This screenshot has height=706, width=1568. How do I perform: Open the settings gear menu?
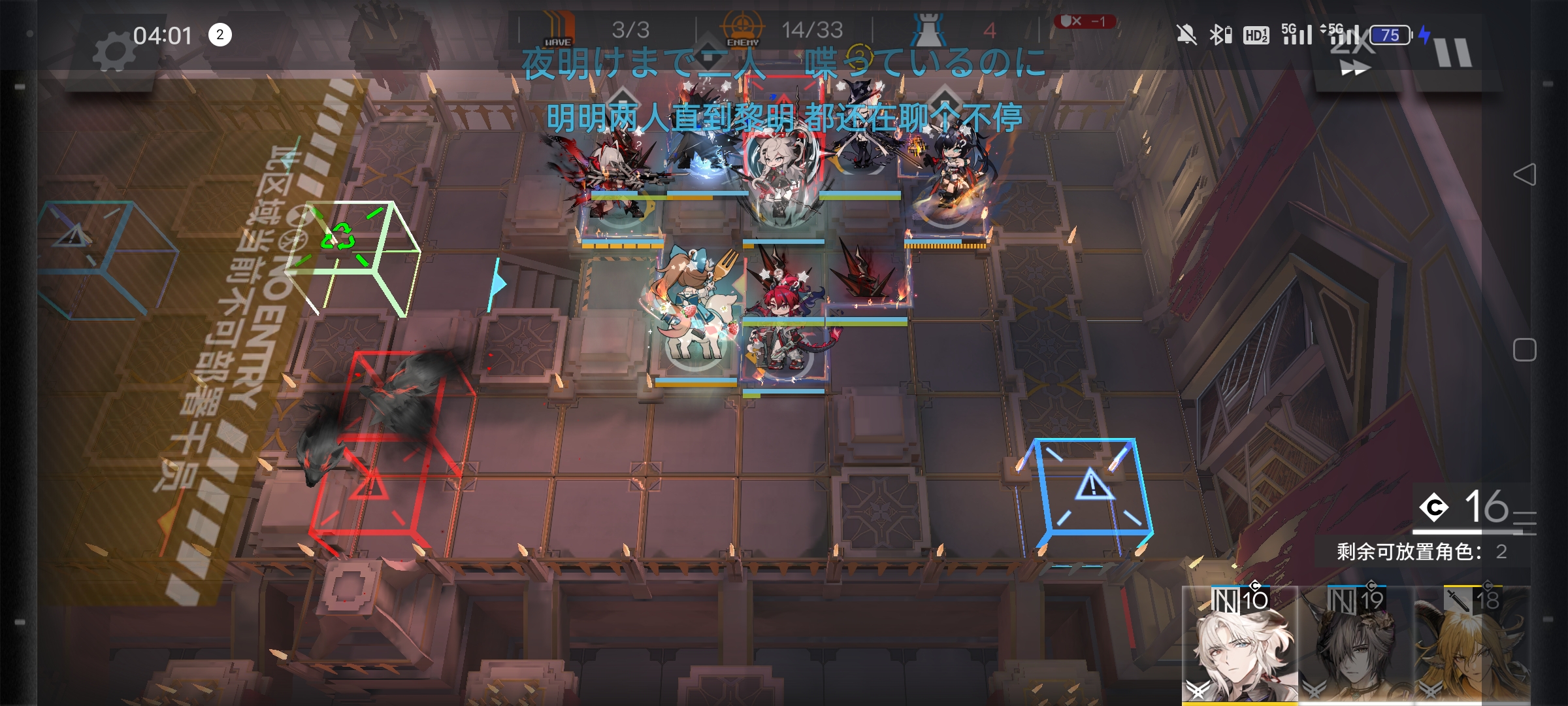[113, 52]
